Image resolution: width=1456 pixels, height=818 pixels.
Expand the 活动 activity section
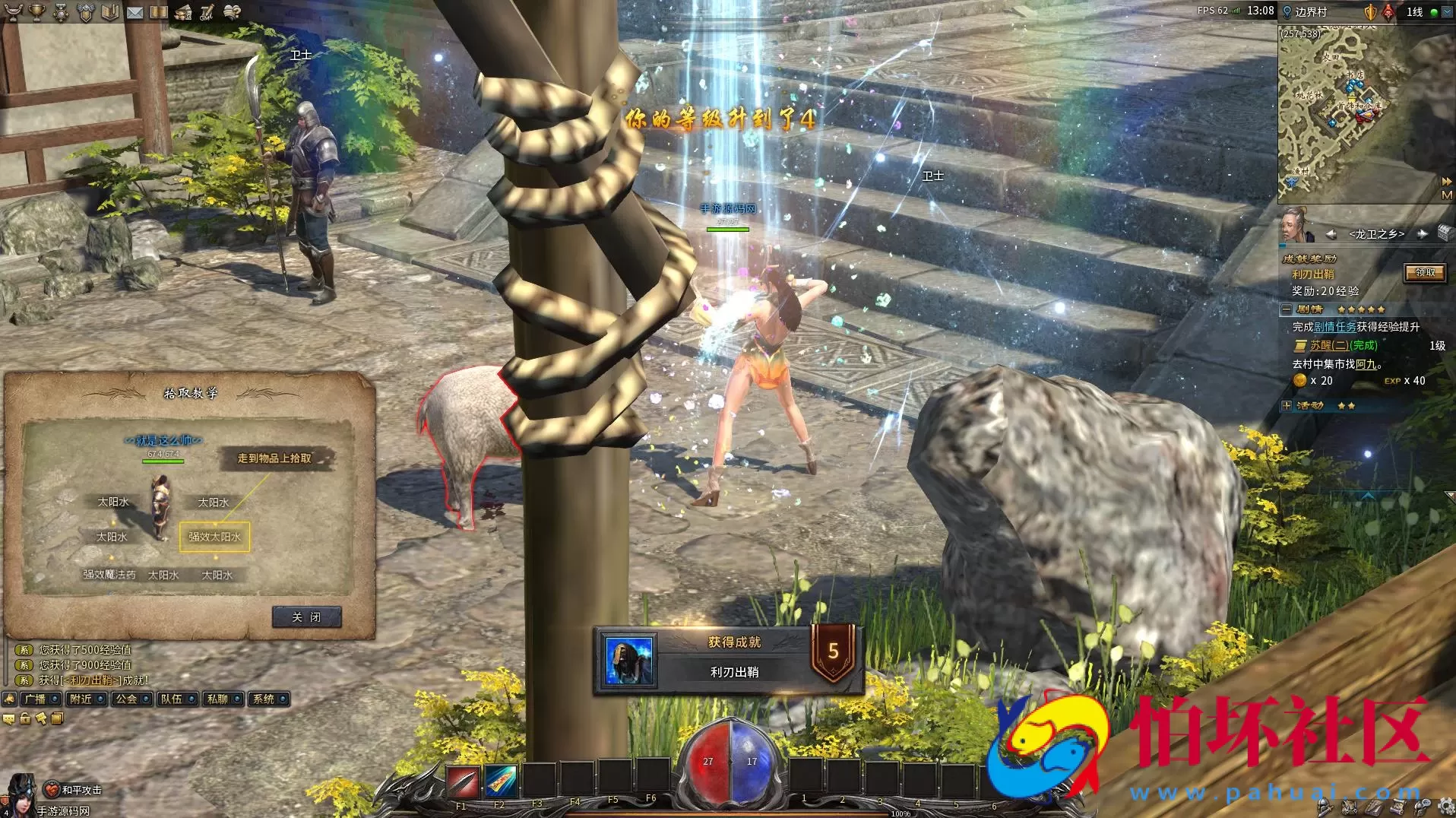1286,406
